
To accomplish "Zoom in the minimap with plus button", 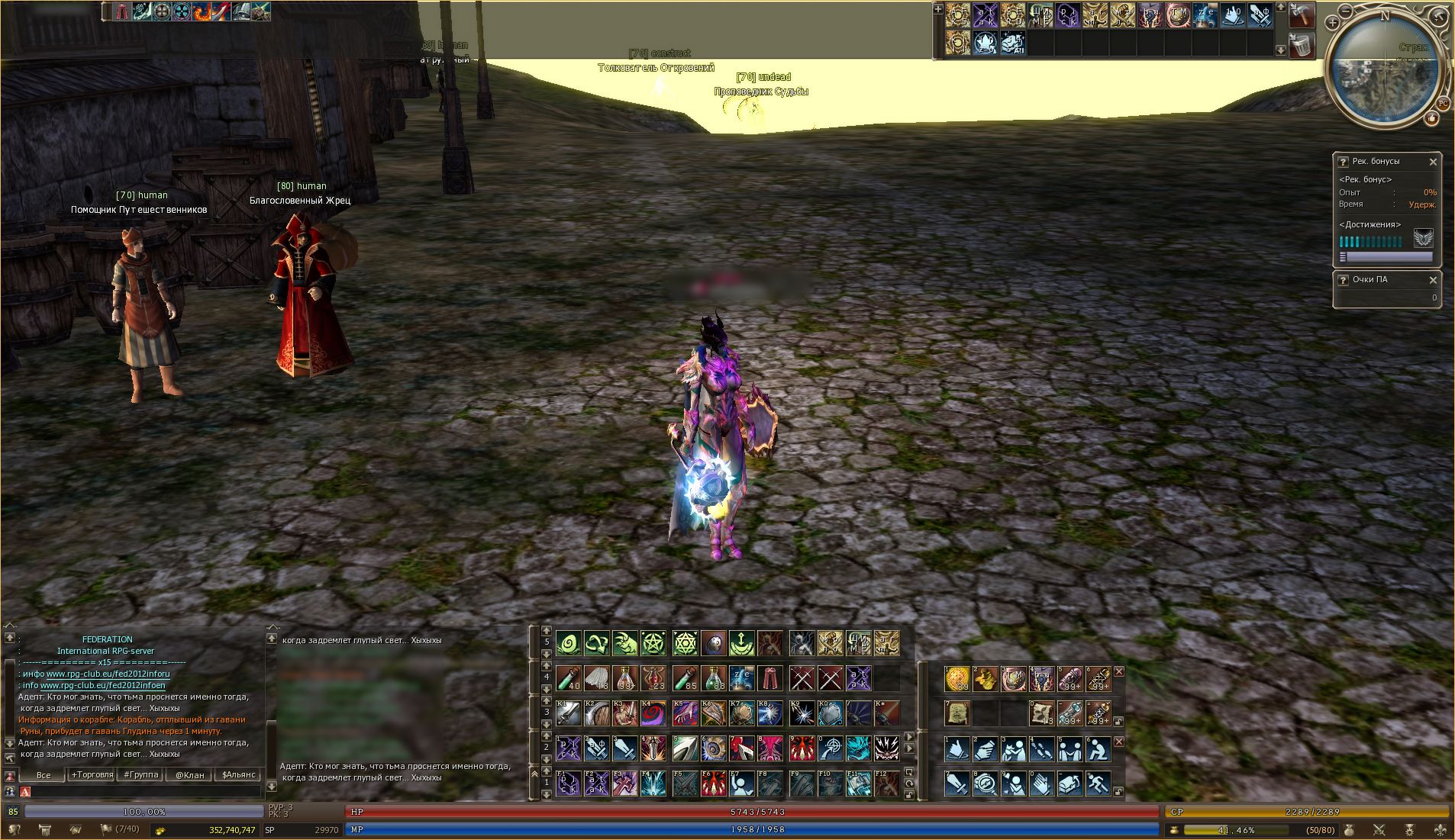I will [1332, 23].
